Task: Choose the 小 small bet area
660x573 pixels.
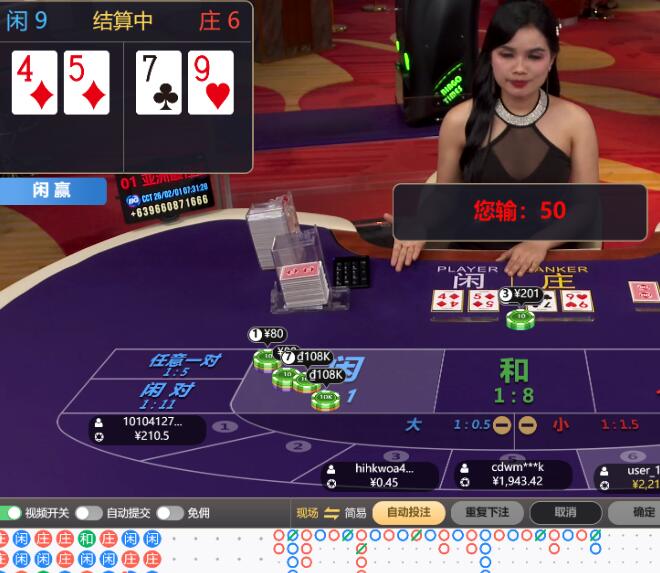Action: click(561, 425)
